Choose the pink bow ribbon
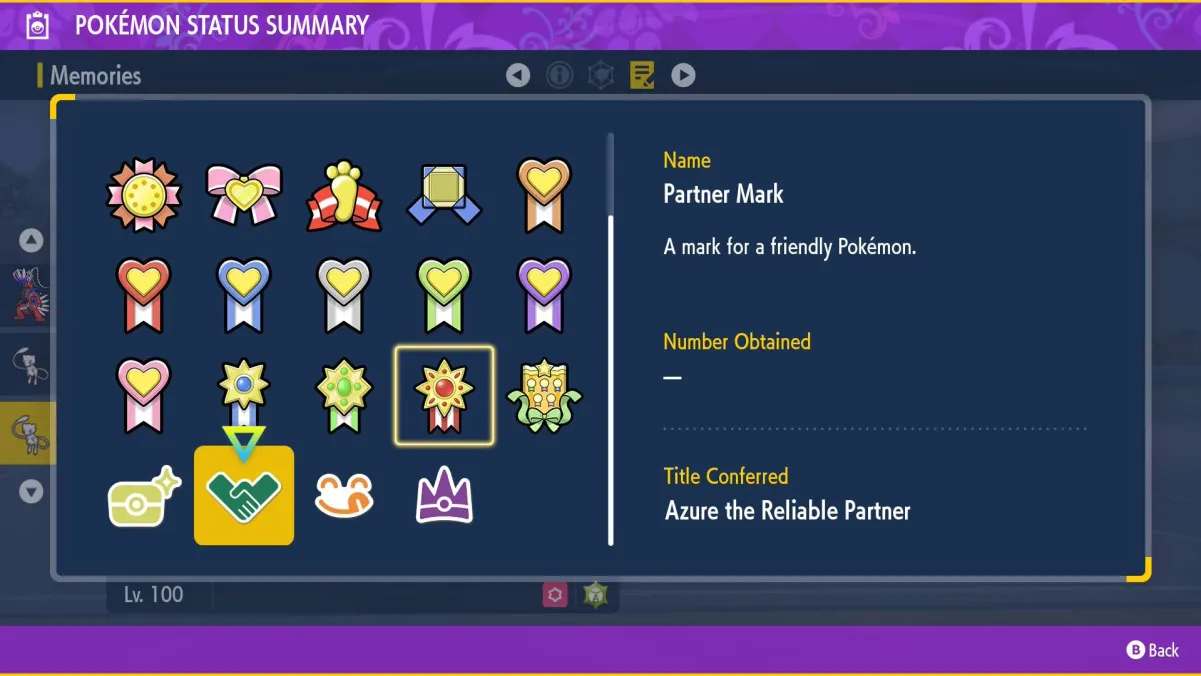 244,195
